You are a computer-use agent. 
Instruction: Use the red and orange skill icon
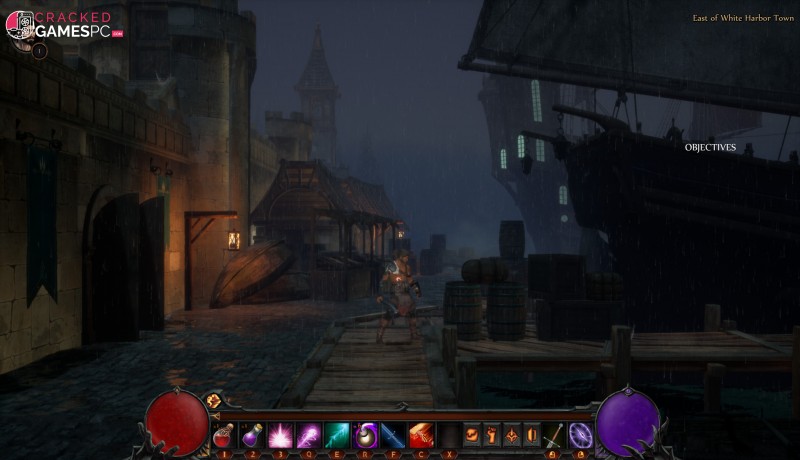point(422,435)
